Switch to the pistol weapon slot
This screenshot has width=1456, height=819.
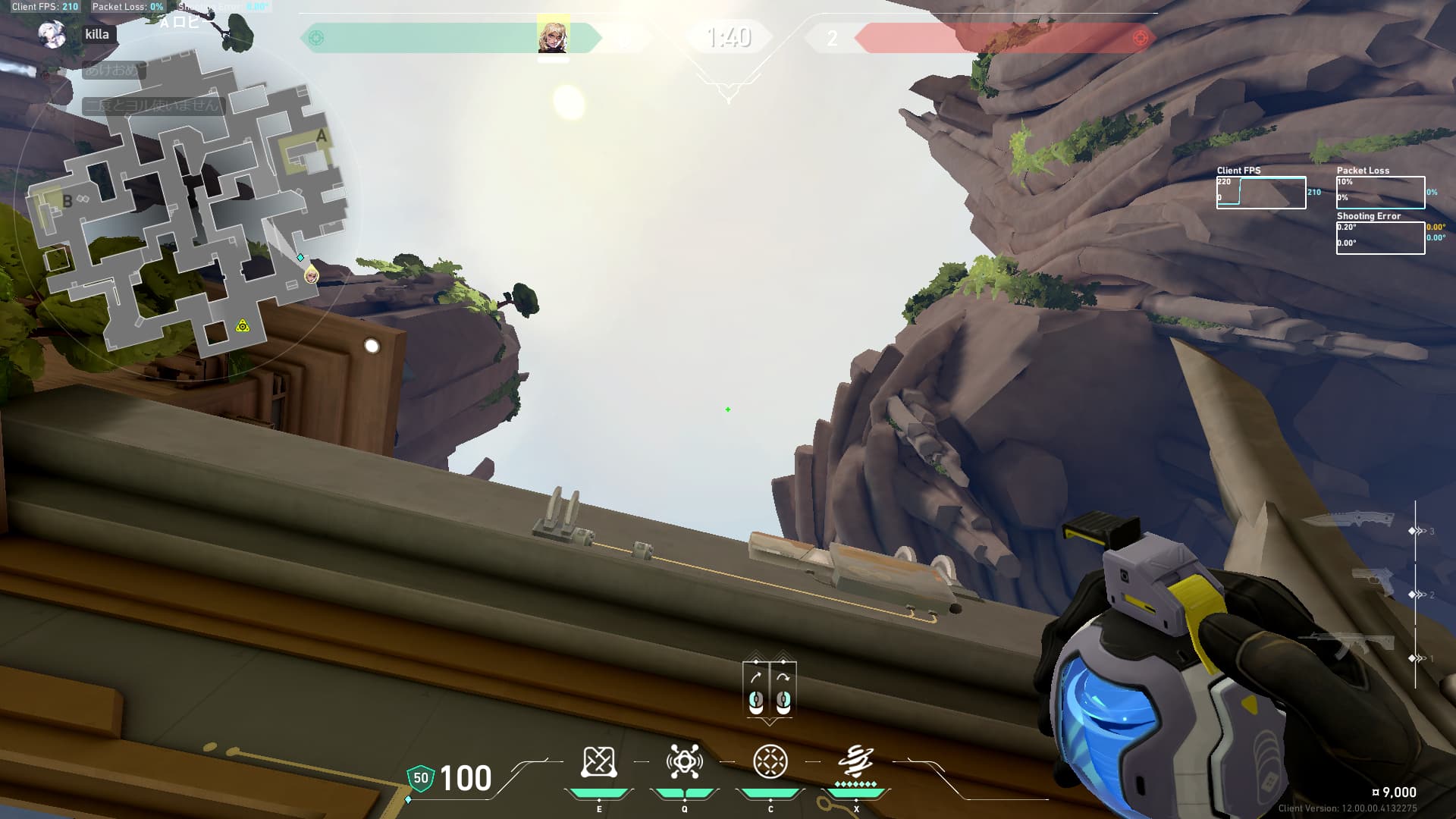coord(1375,581)
